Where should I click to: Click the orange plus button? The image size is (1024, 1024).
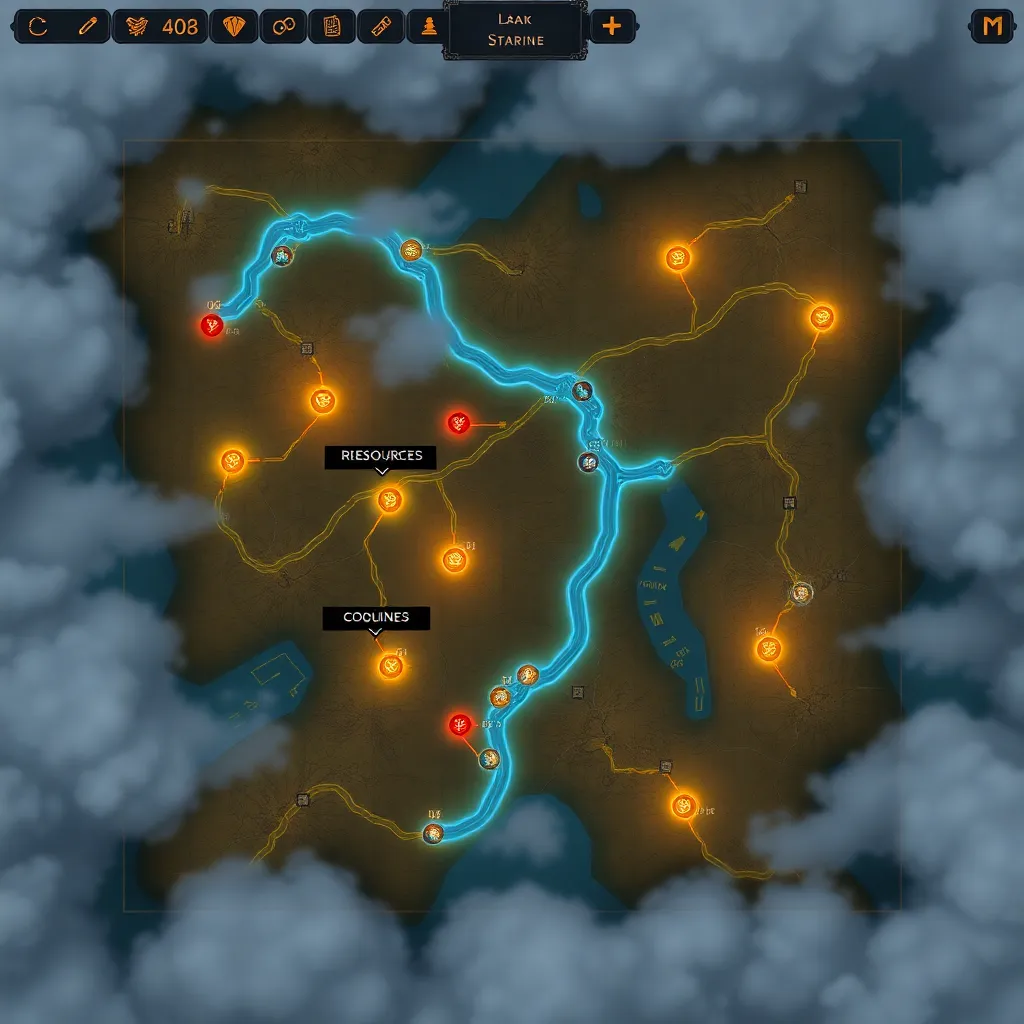click(612, 27)
